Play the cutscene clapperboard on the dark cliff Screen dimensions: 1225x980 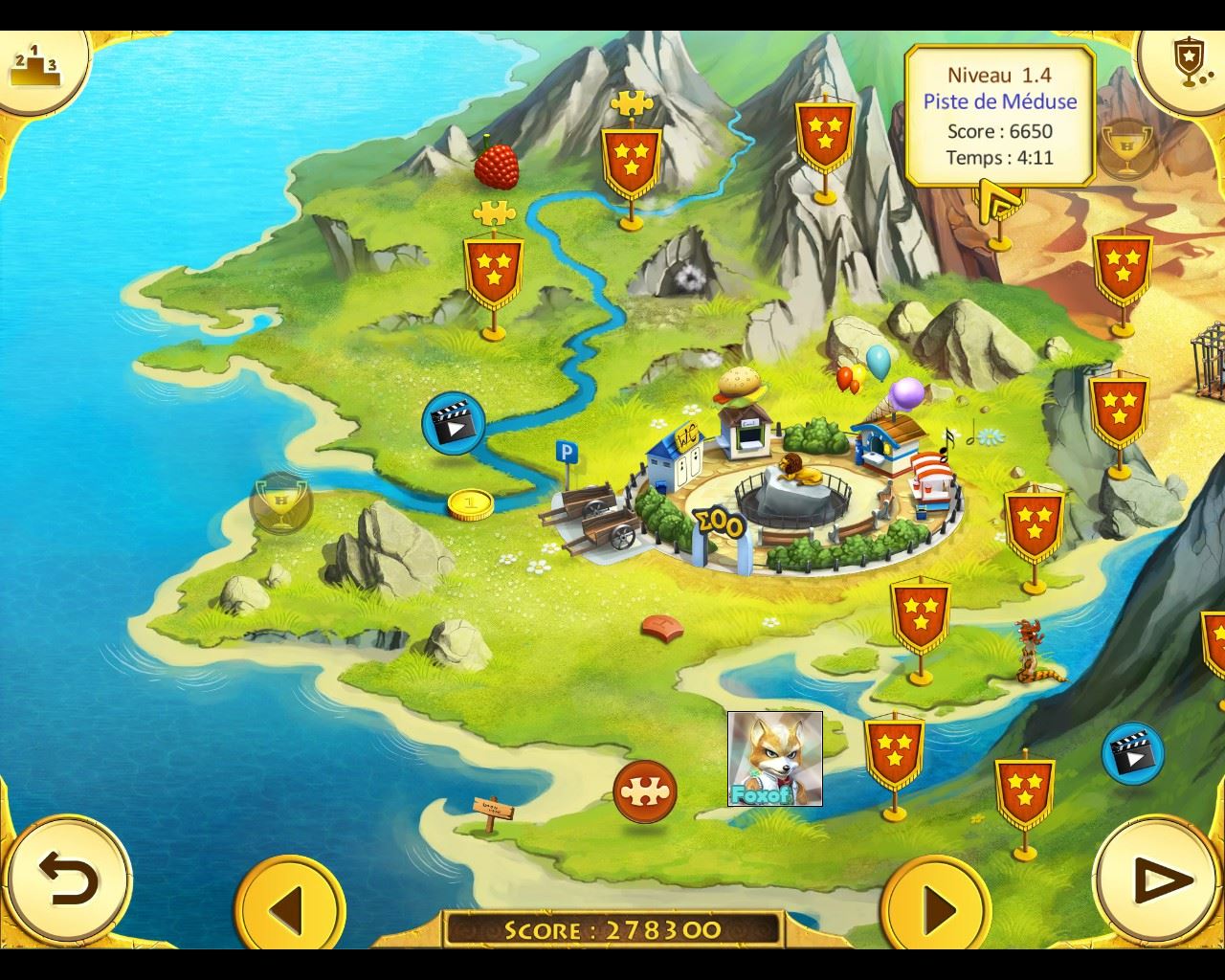(x=1132, y=753)
